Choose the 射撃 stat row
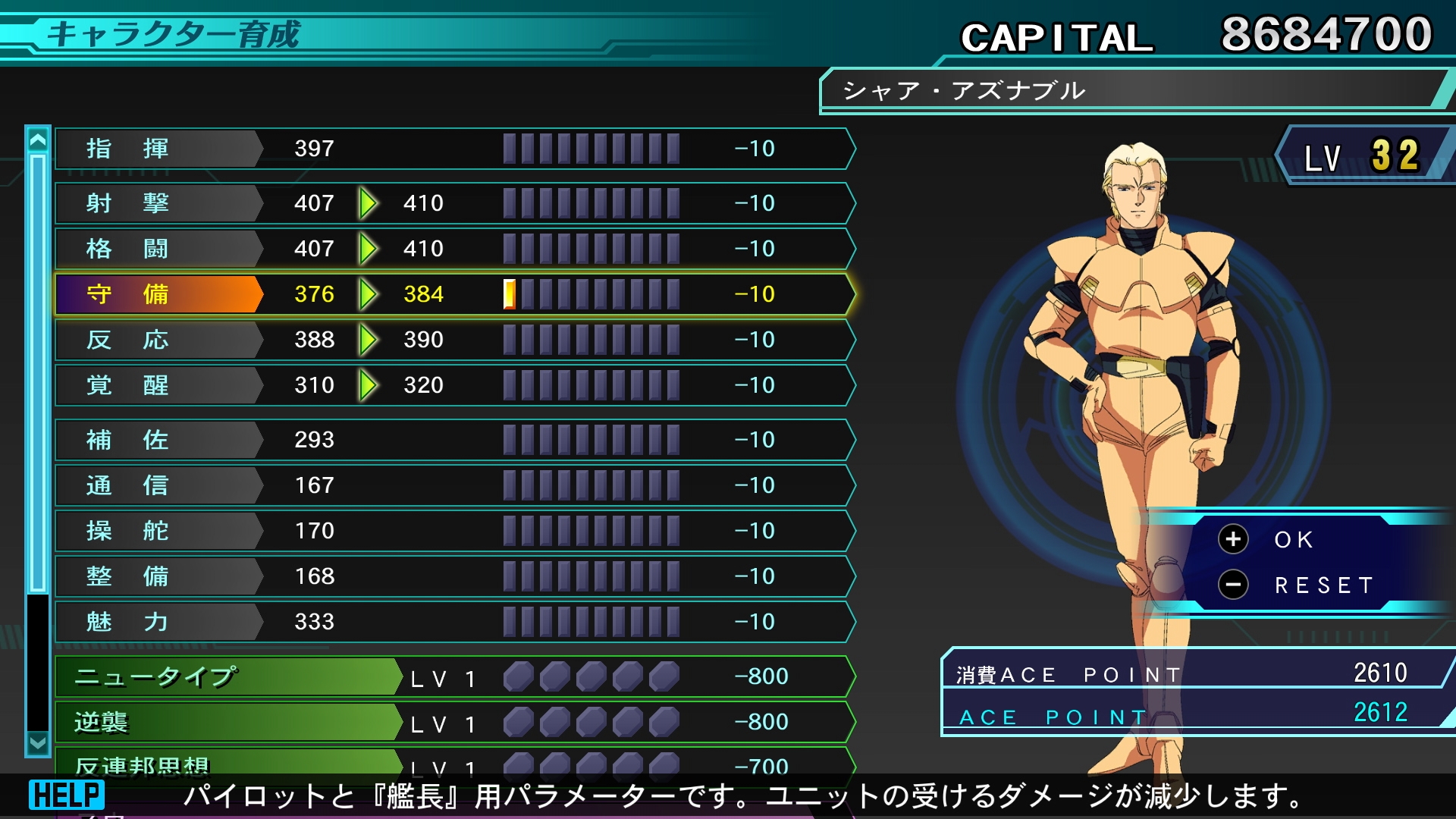 coord(455,203)
